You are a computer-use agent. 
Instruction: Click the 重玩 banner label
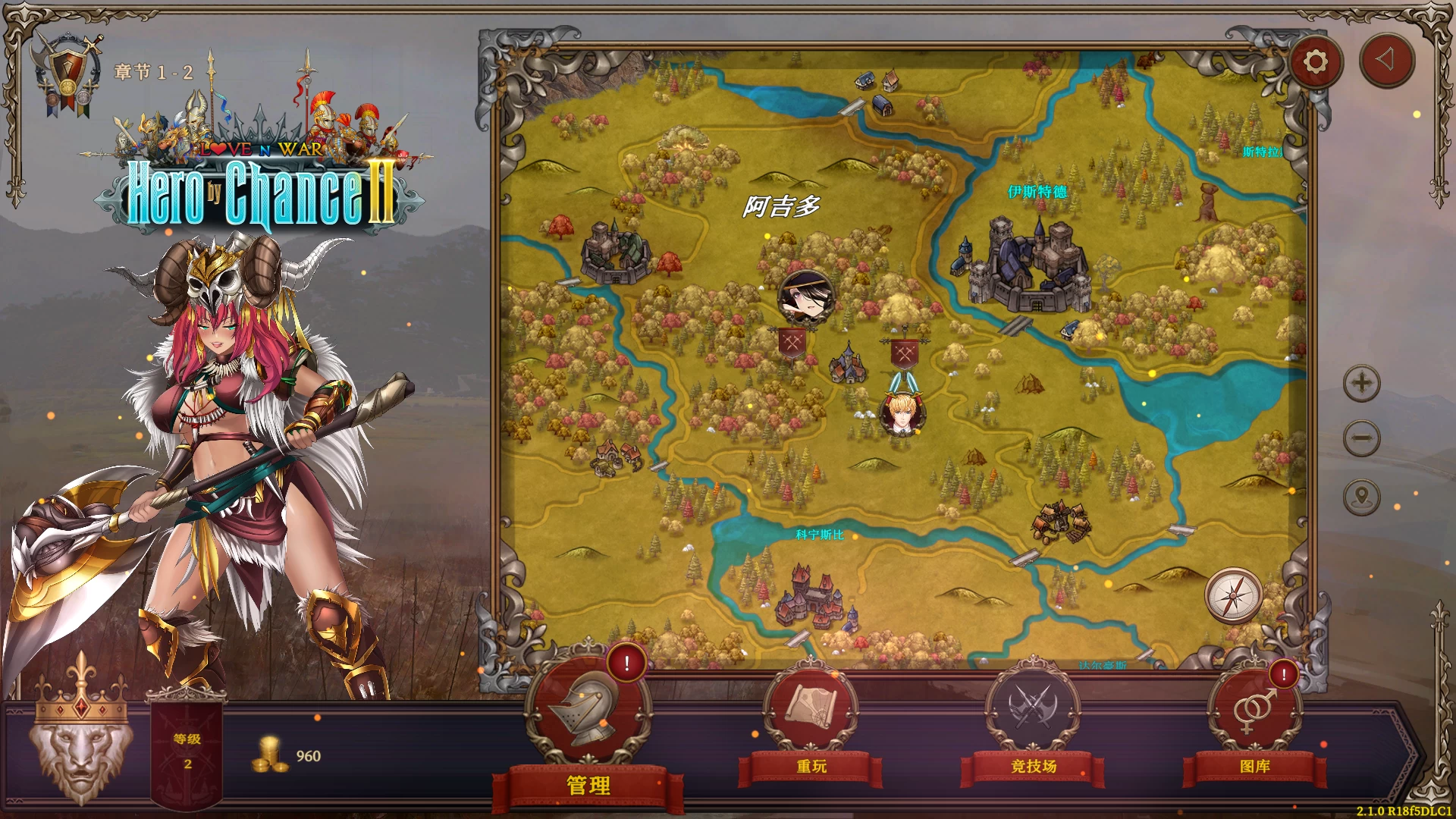tap(811, 767)
